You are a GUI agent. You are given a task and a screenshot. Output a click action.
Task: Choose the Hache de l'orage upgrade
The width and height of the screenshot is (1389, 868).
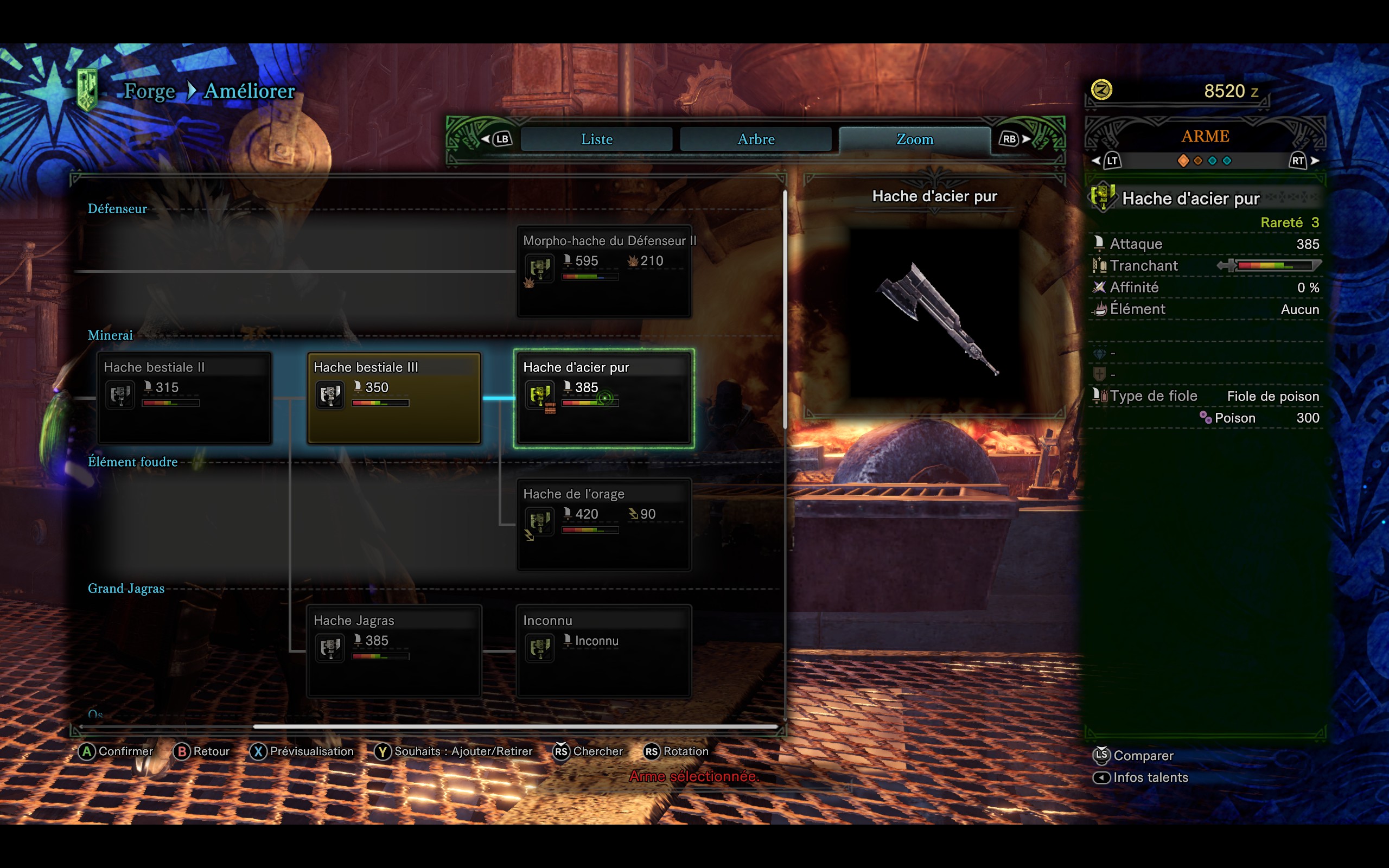604,524
